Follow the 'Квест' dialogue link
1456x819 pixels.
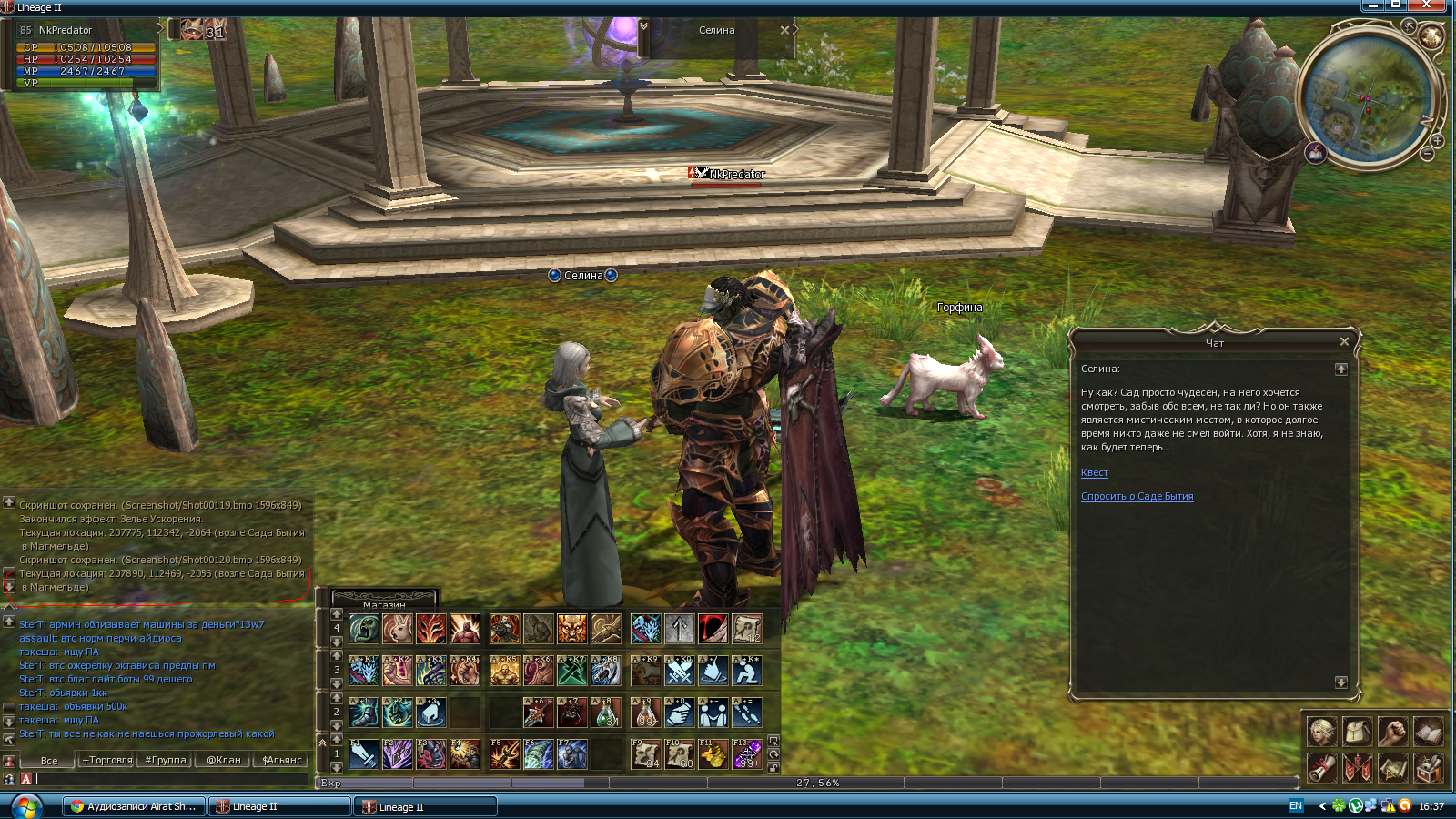1094,473
